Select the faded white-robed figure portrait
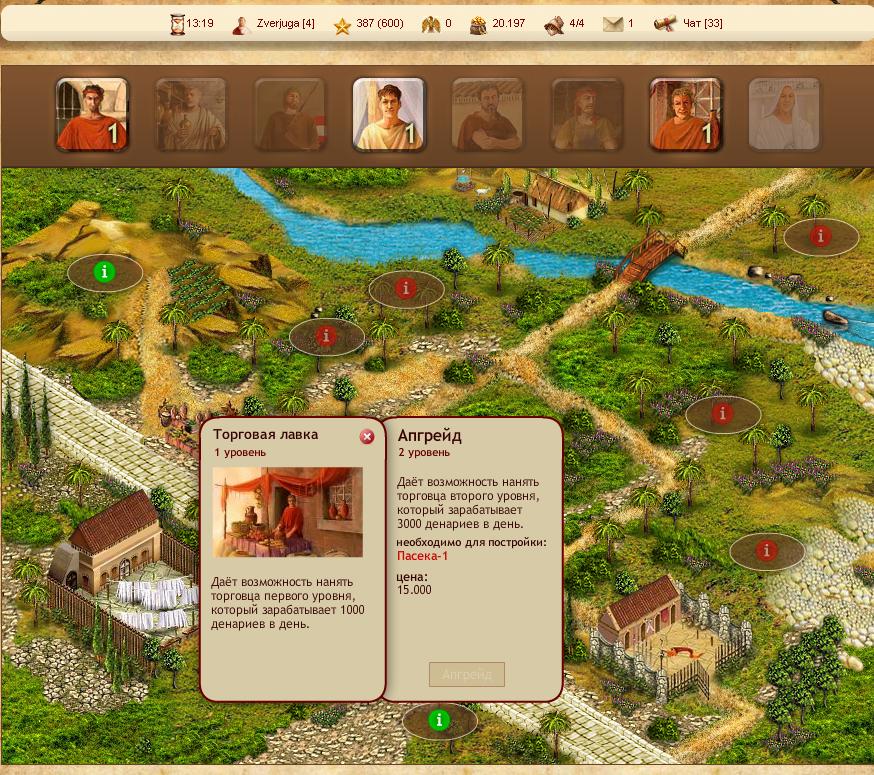The height and width of the screenshot is (775, 874). pos(784,114)
